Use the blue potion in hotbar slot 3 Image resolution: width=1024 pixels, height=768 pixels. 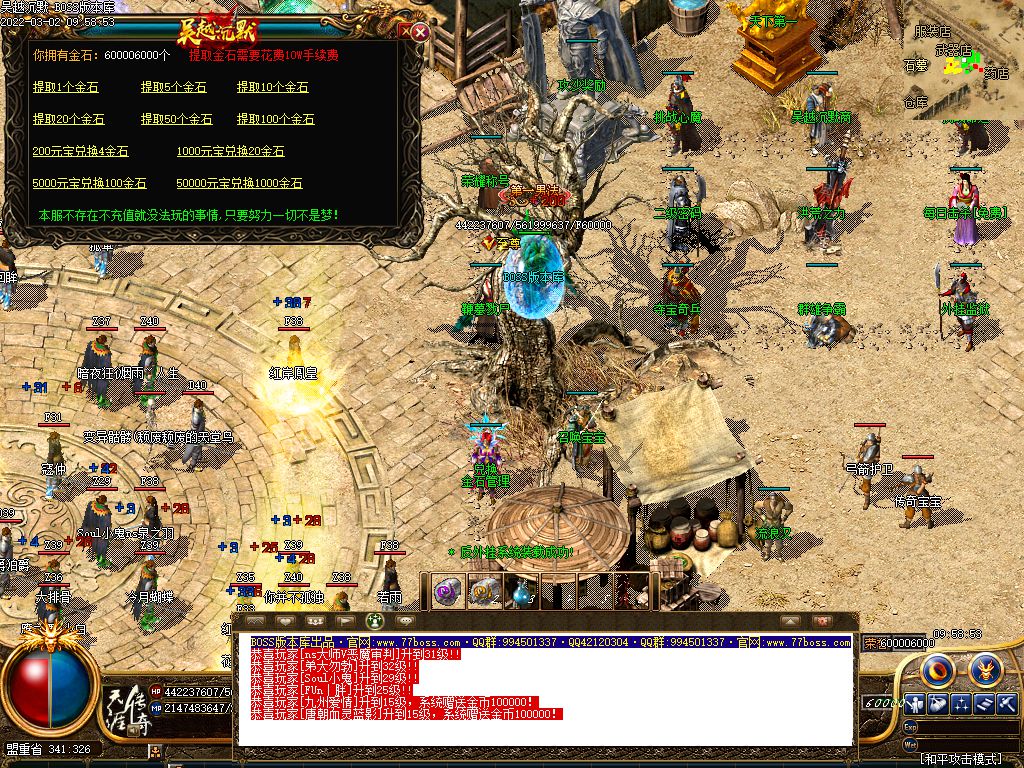521,592
